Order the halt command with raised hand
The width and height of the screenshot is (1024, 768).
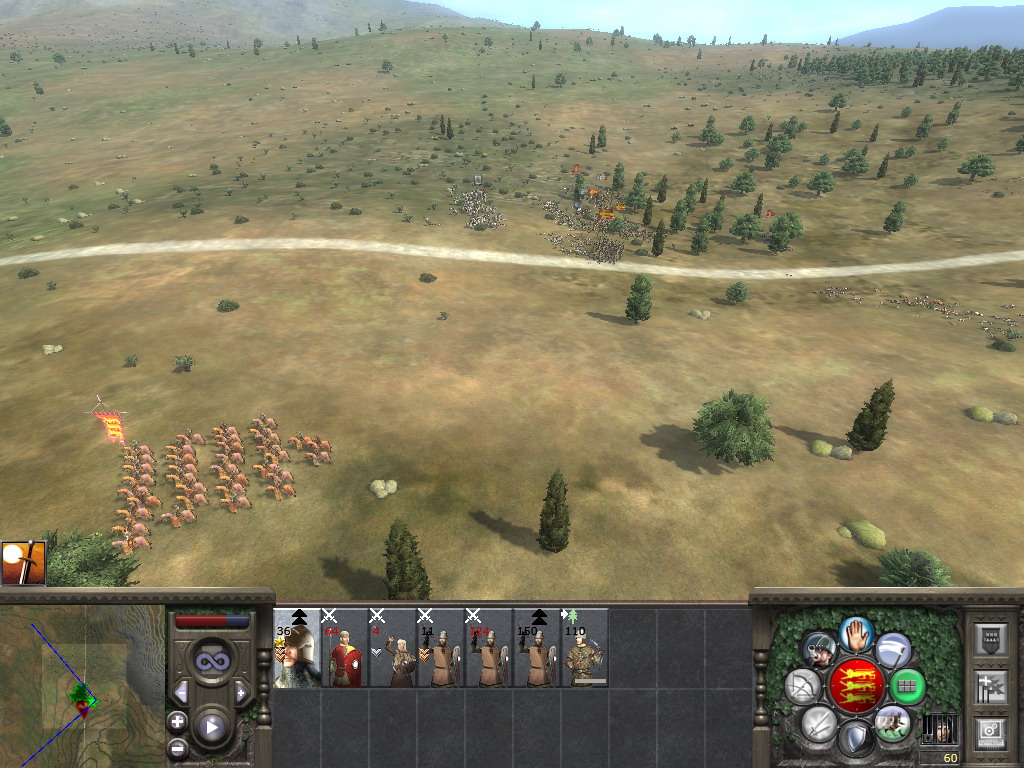coord(856,633)
